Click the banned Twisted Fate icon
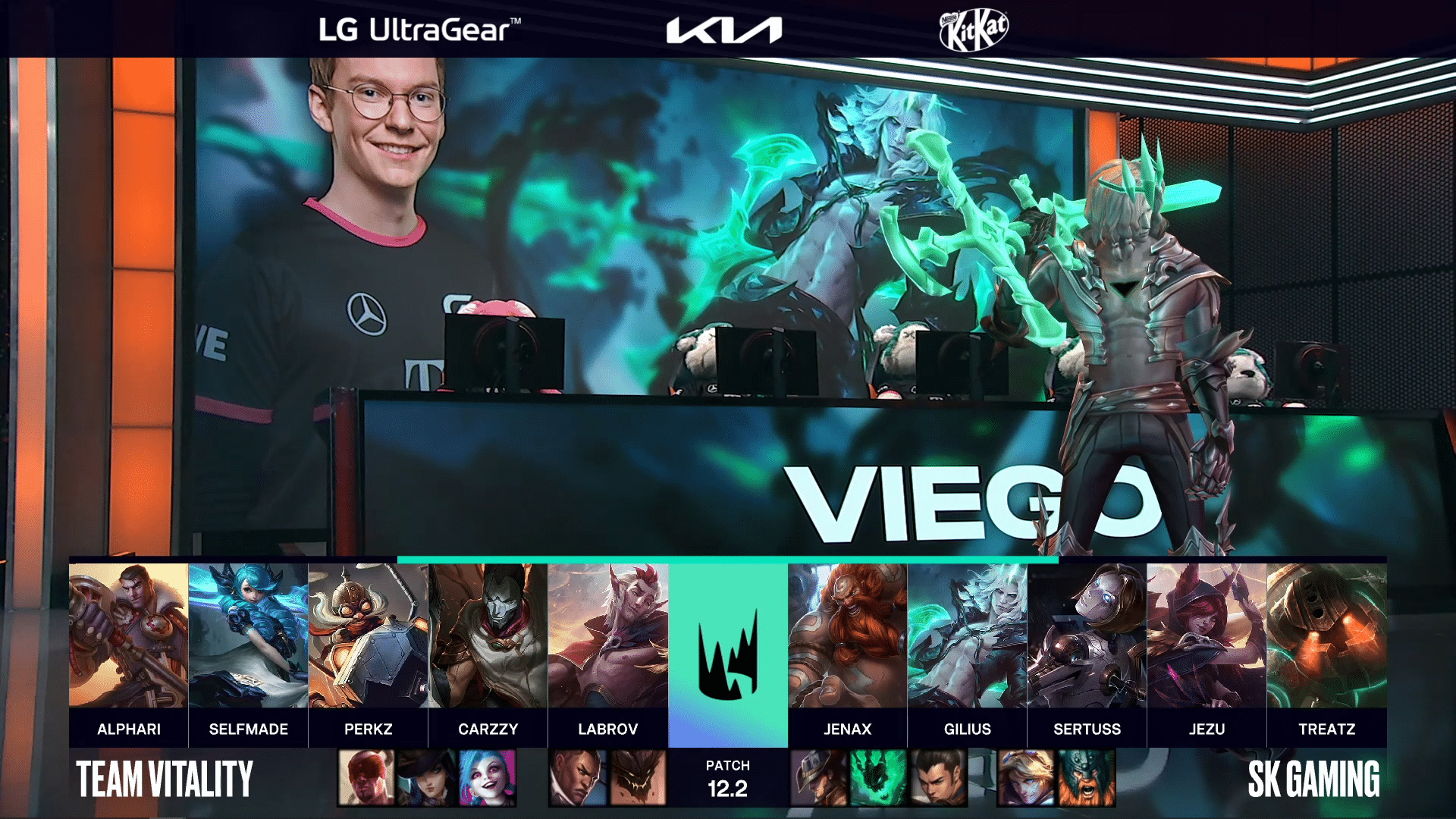1456x819 pixels. 818,778
